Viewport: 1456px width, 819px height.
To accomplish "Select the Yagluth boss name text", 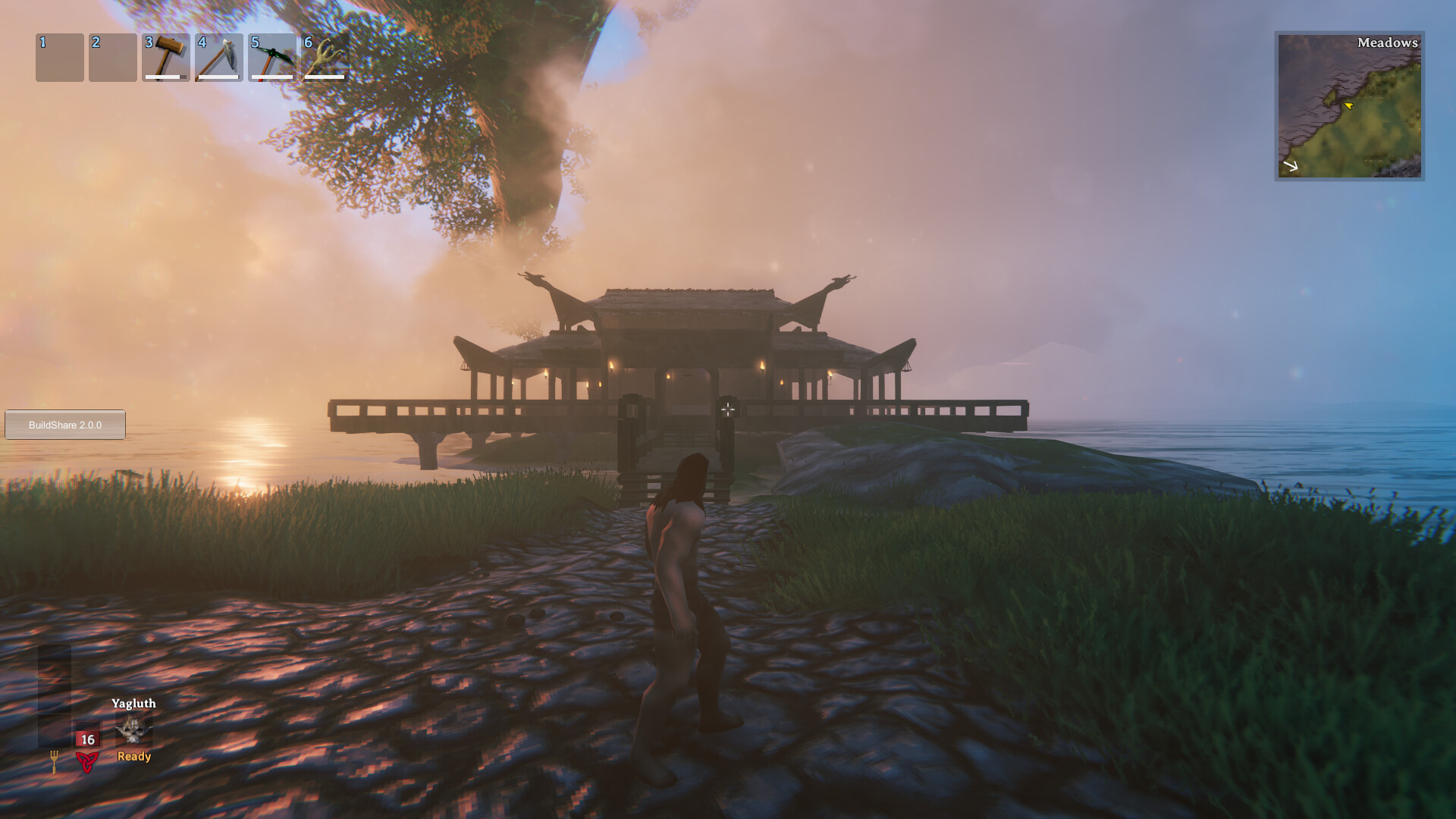I will (134, 704).
